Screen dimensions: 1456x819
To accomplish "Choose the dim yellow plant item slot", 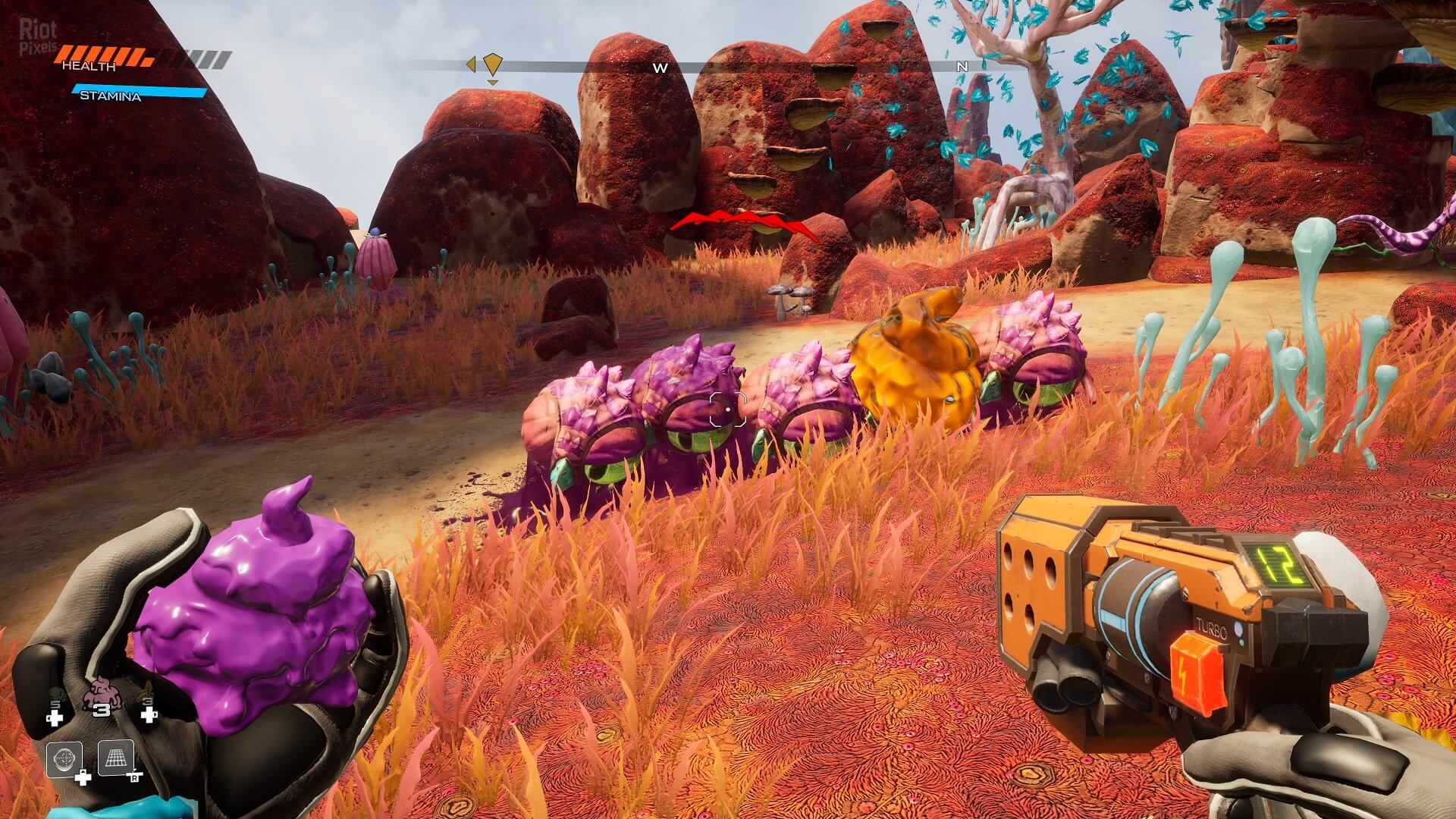I will (148, 695).
